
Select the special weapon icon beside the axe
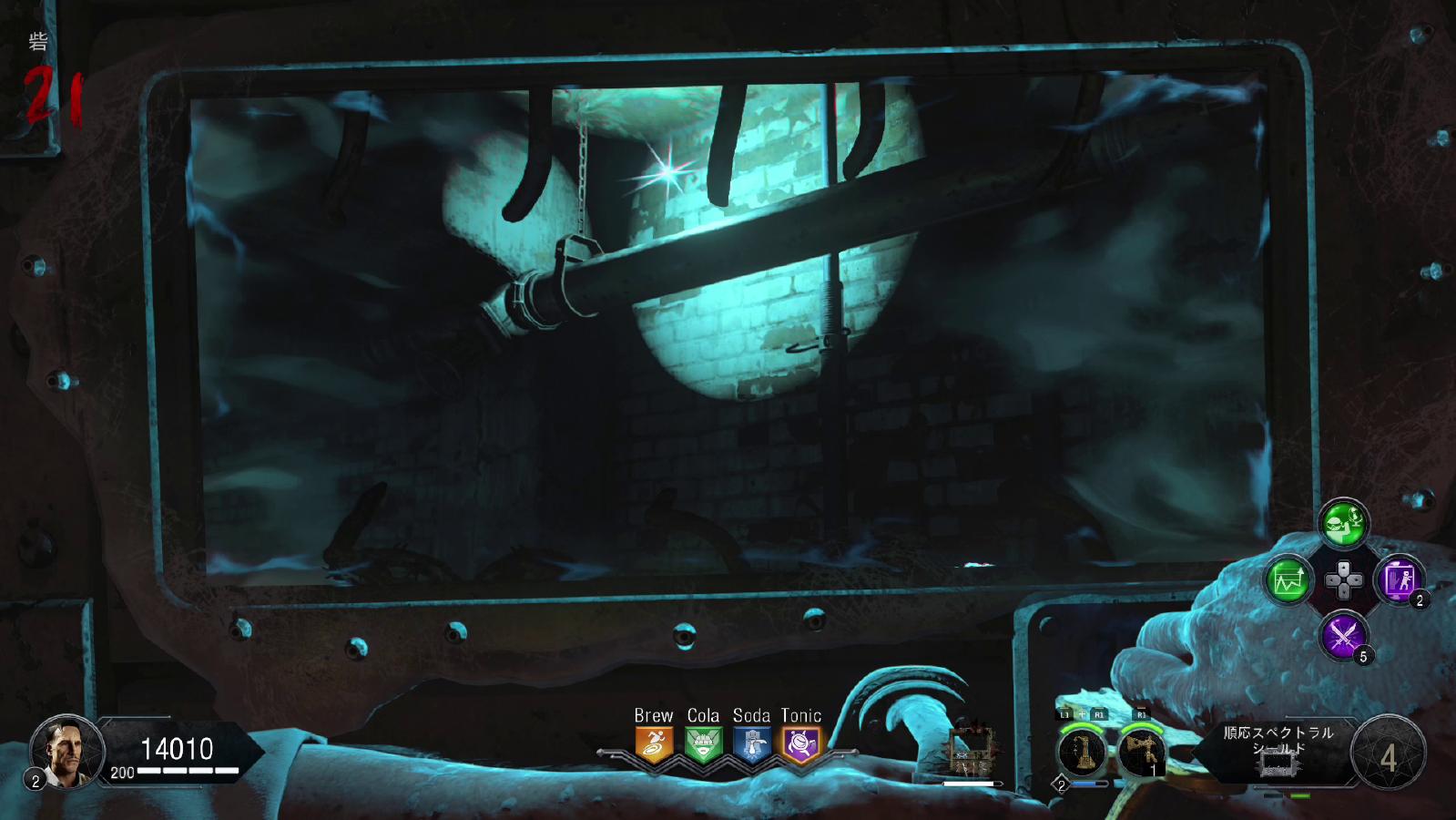pos(1083,753)
